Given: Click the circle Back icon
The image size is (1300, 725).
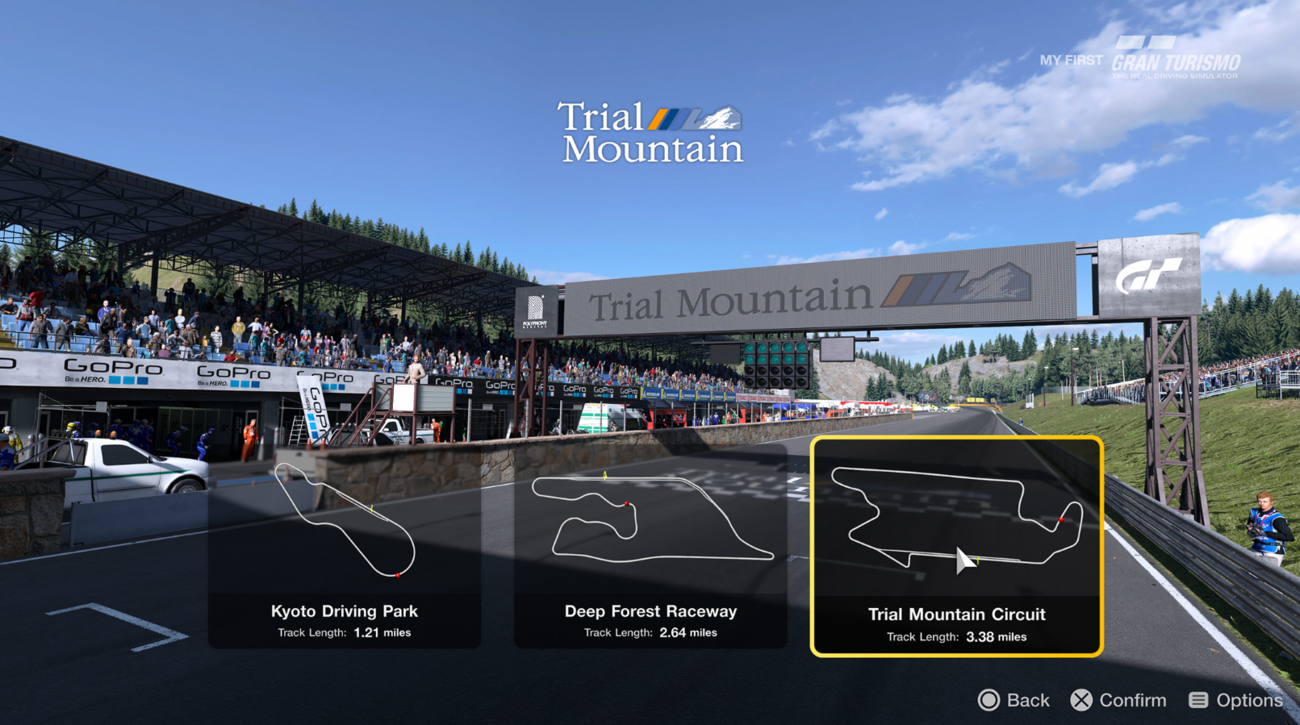Looking at the screenshot, I should (x=989, y=700).
